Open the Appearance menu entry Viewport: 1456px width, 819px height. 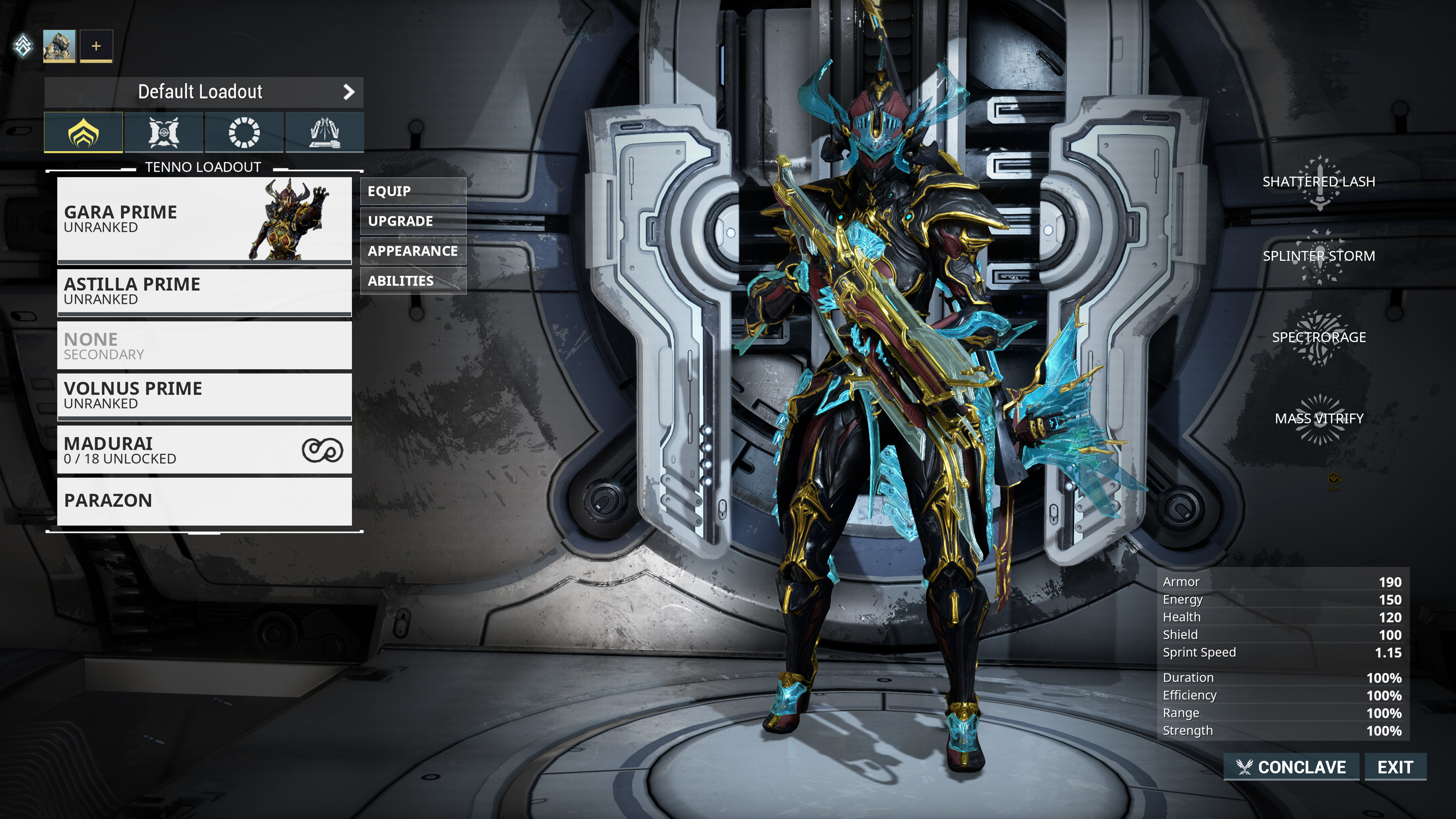413,250
